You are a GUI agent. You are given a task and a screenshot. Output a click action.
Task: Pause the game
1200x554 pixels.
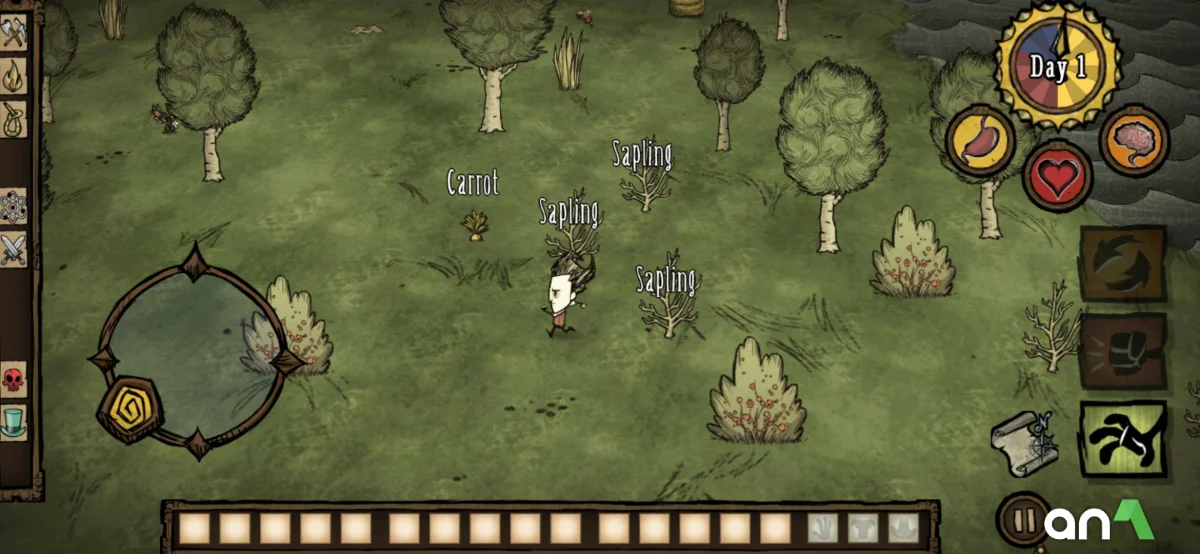[x=1022, y=521]
